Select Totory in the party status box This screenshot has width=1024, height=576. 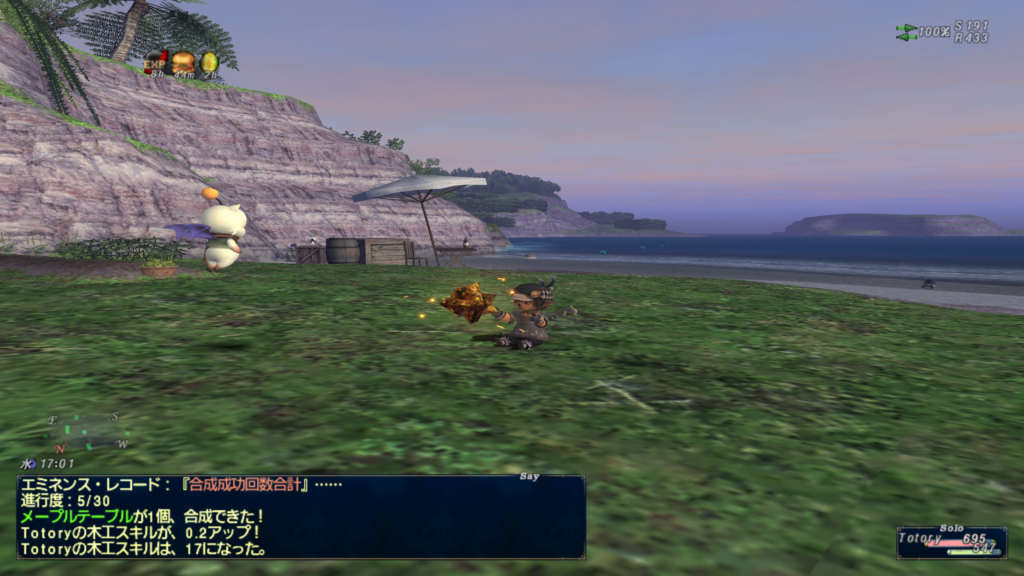[920, 538]
